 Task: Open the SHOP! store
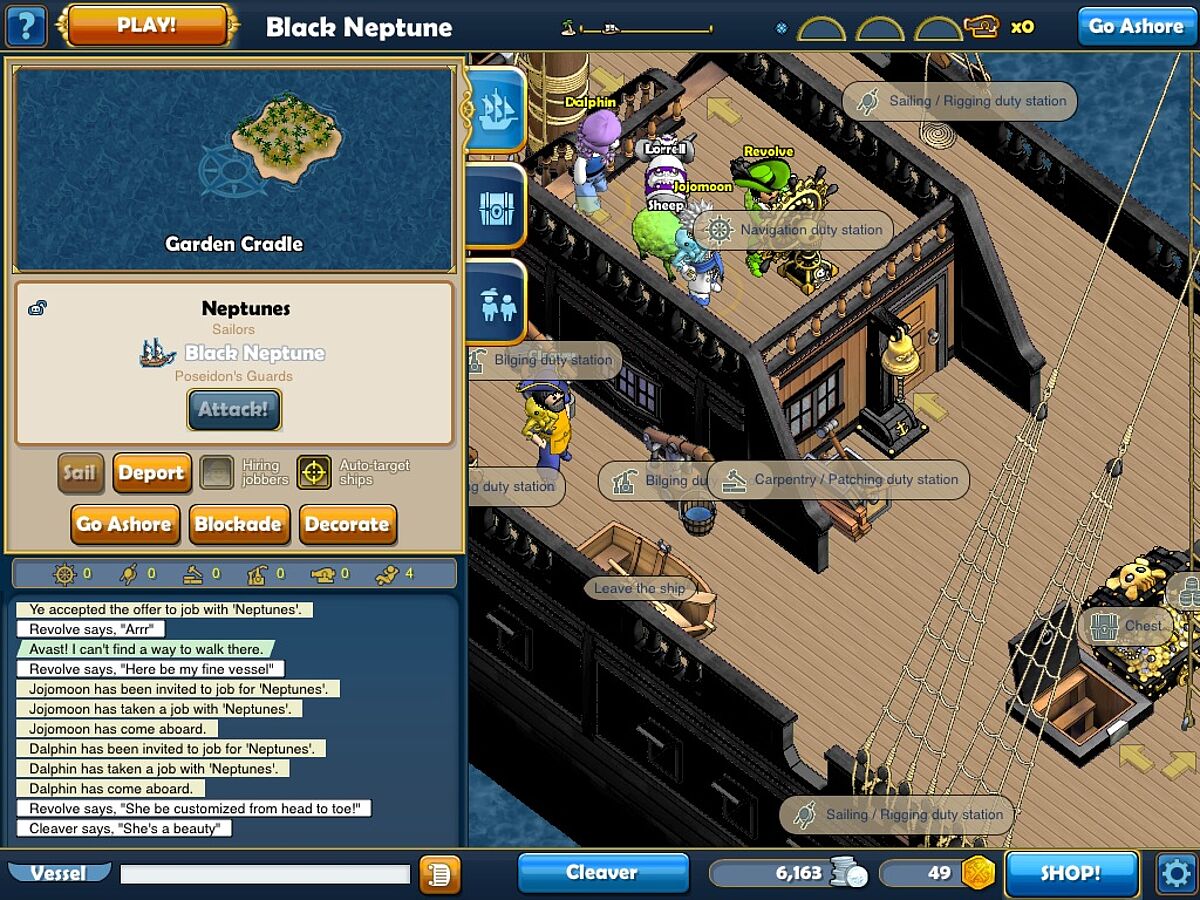[1071, 873]
